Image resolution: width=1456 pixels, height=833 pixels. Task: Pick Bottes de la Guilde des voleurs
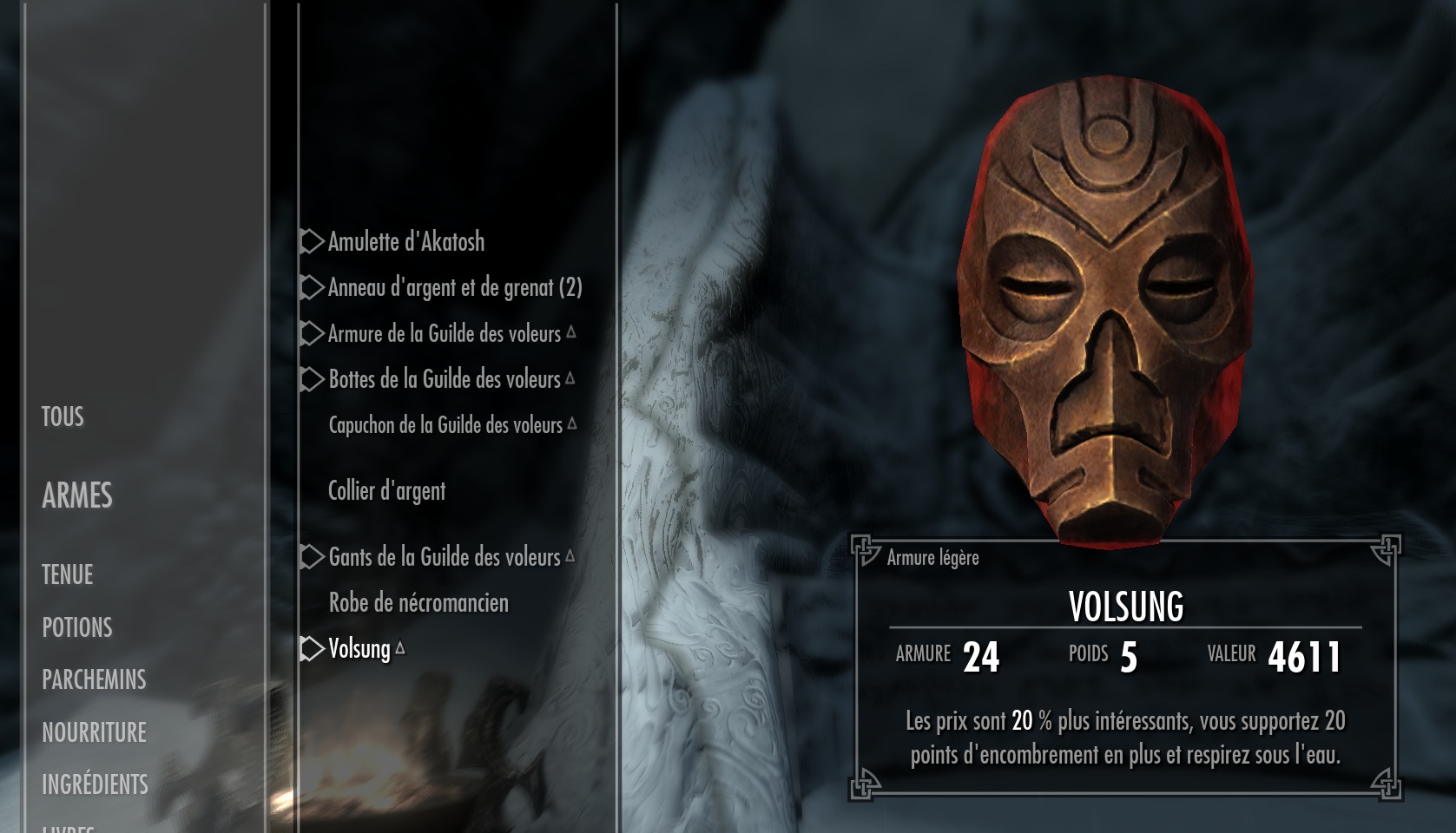(x=444, y=379)
